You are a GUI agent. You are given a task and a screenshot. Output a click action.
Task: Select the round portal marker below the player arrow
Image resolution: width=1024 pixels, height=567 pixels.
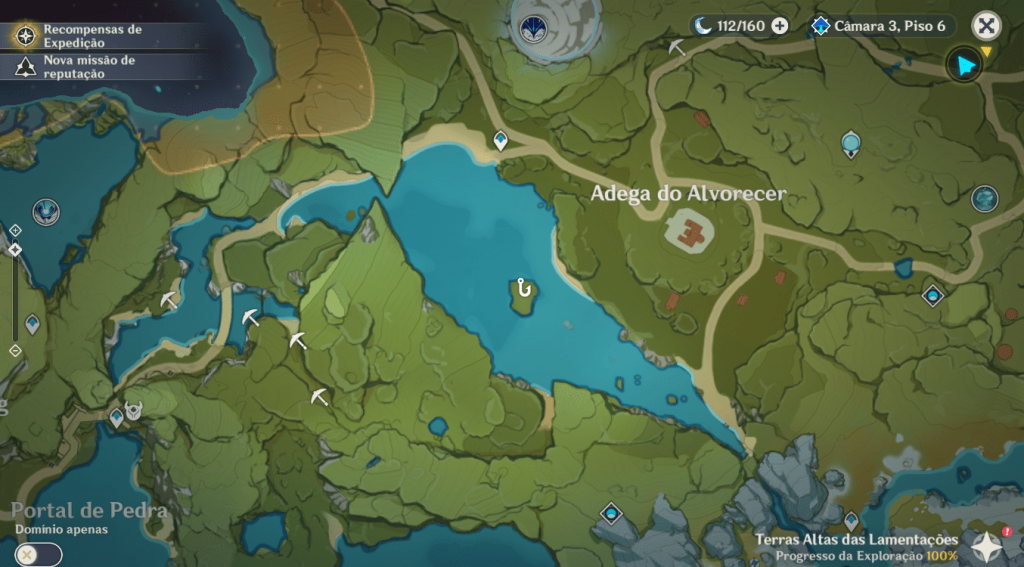(985, 198)
